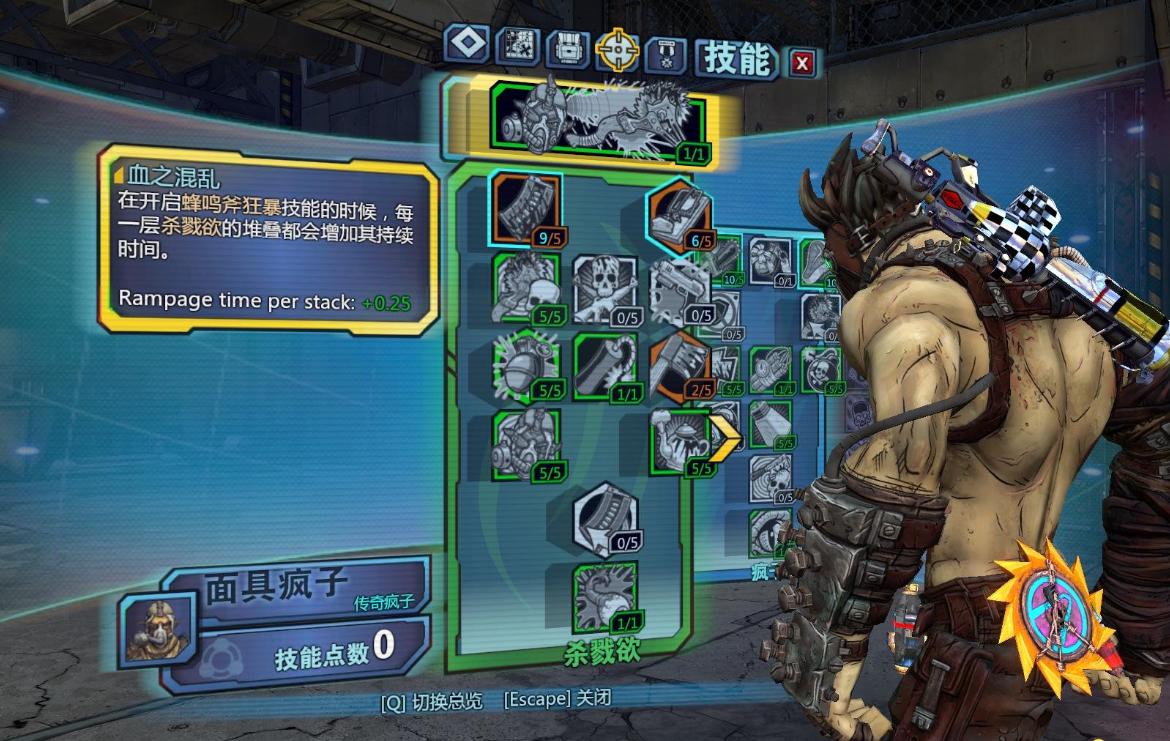Select the 5/5 skill left of the skull guns
This screenshot has width=1170, height=741.
526,287
